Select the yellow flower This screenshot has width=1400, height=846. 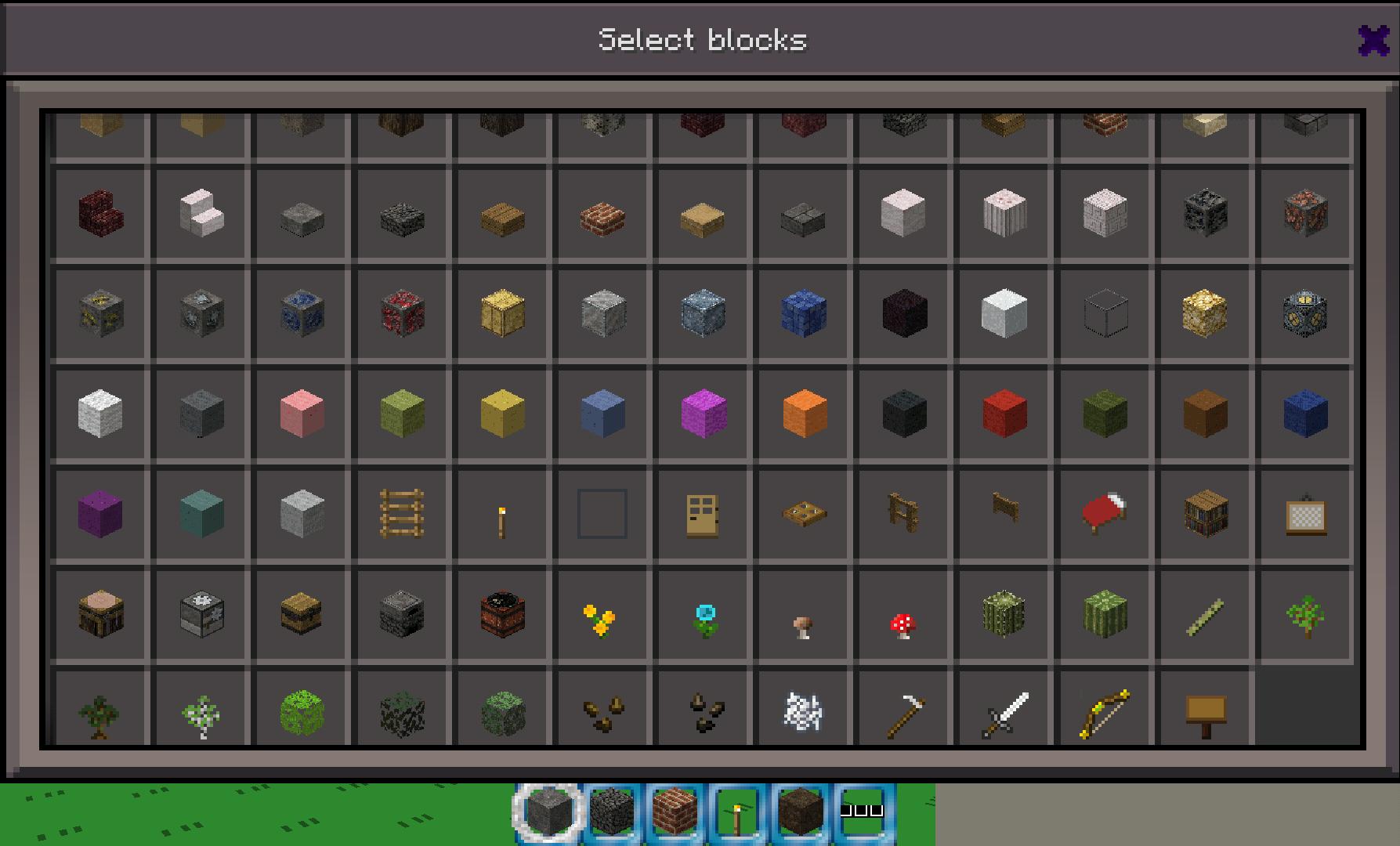tap(601, 614)
